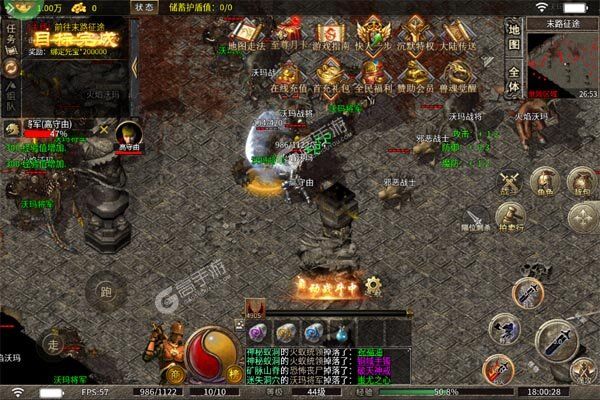Open the 任务 quest tab
Image resolution: width=600 pixels, height=400 pixels.
11,38
